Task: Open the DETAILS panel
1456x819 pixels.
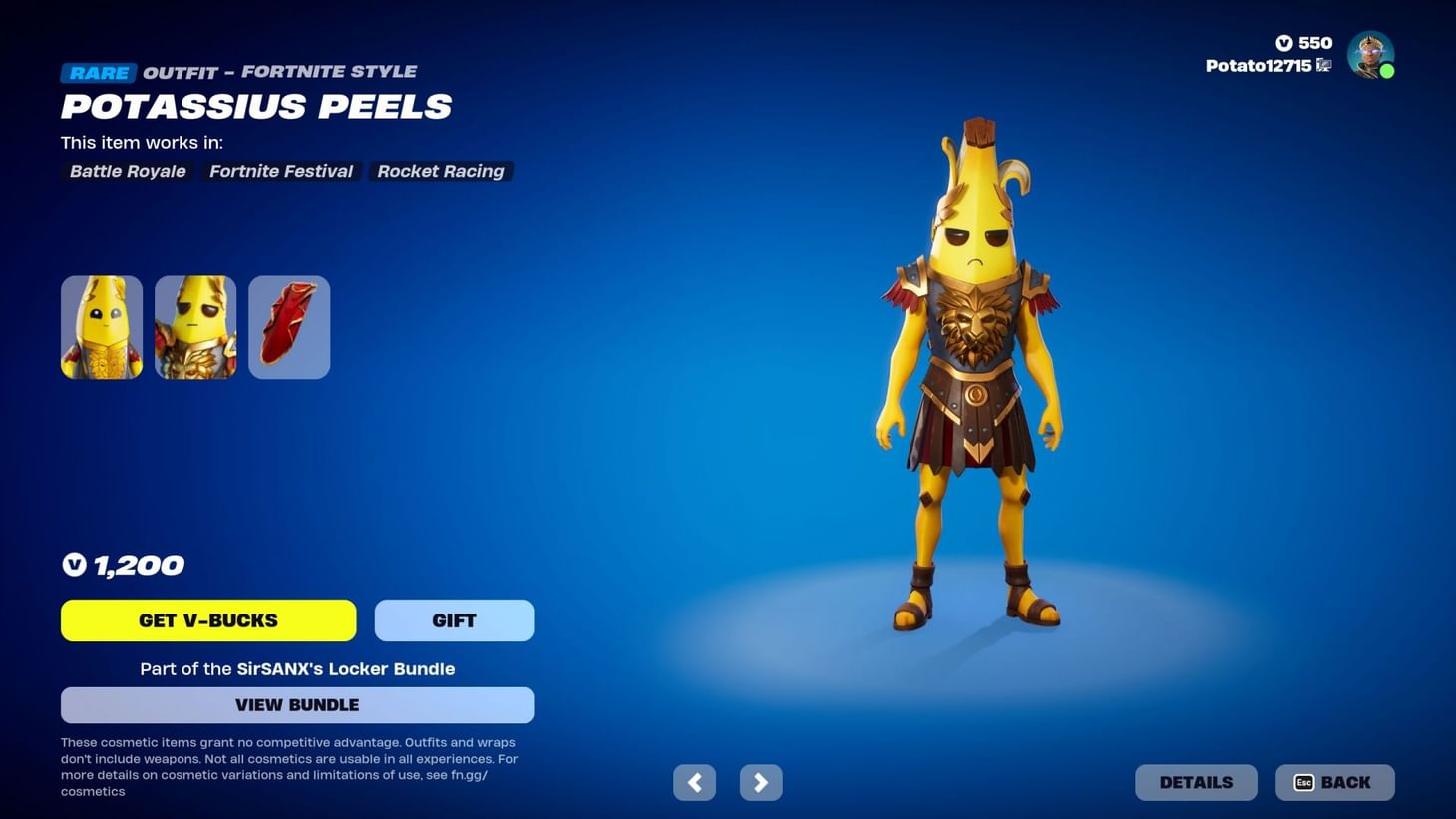Action: tap(1196, 782)
